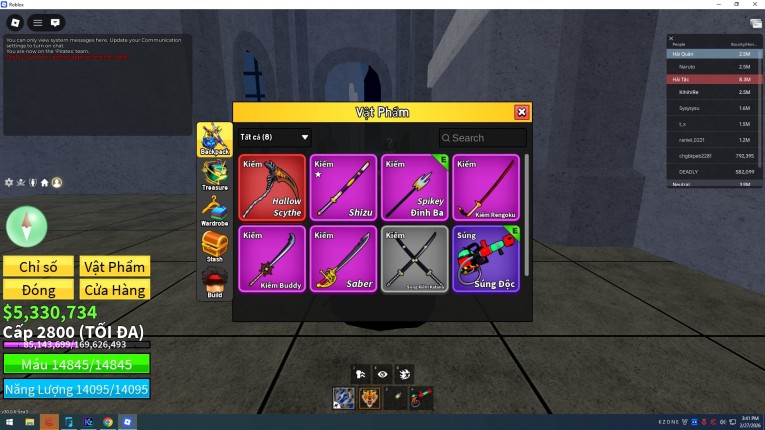The image size is (765, 430).
Task: Click the inventory Search field
Action: [487, 138]
